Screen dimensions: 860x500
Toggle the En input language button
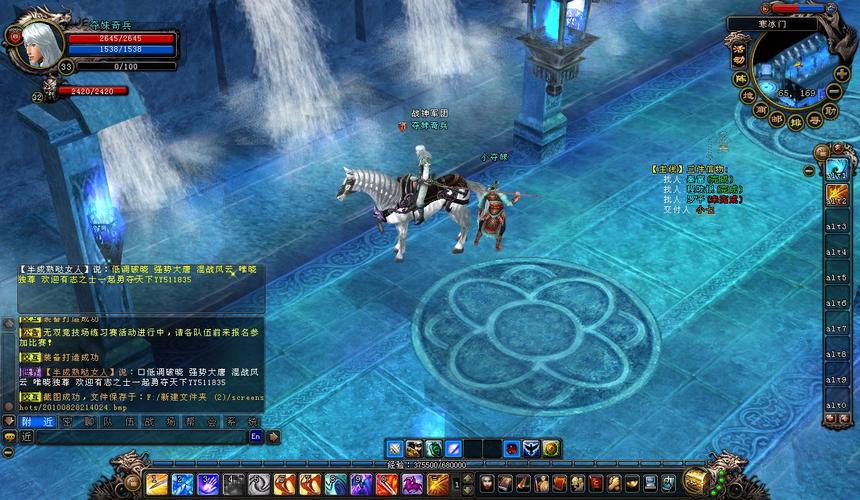[256, 437]
